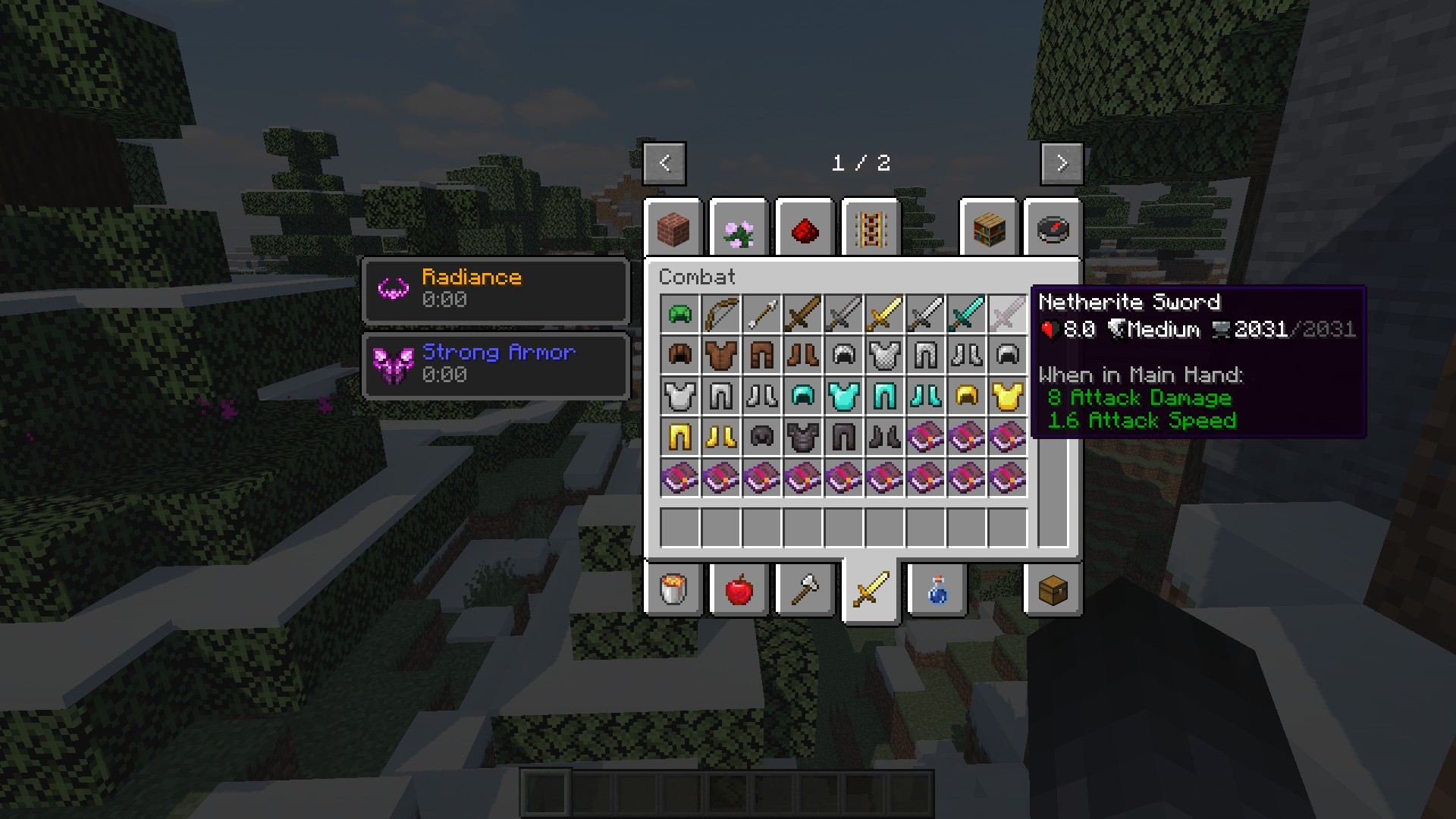1456x819 pixels.
Task: Advance to the next creative page
Action: click(x=1061, y=163)
